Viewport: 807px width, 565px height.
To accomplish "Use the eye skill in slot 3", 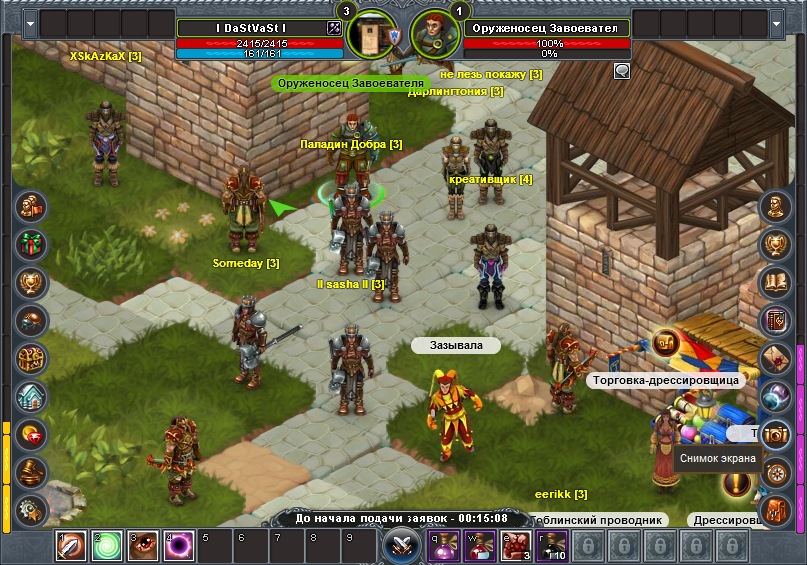I will pos(143,547).
